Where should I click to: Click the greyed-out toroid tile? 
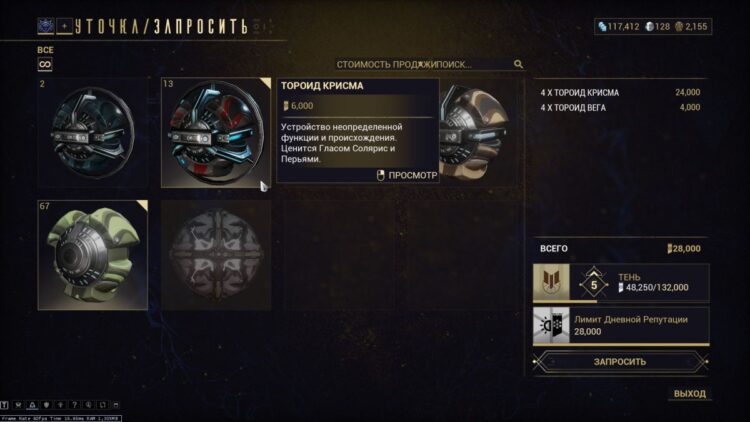[x=216, y=255]
